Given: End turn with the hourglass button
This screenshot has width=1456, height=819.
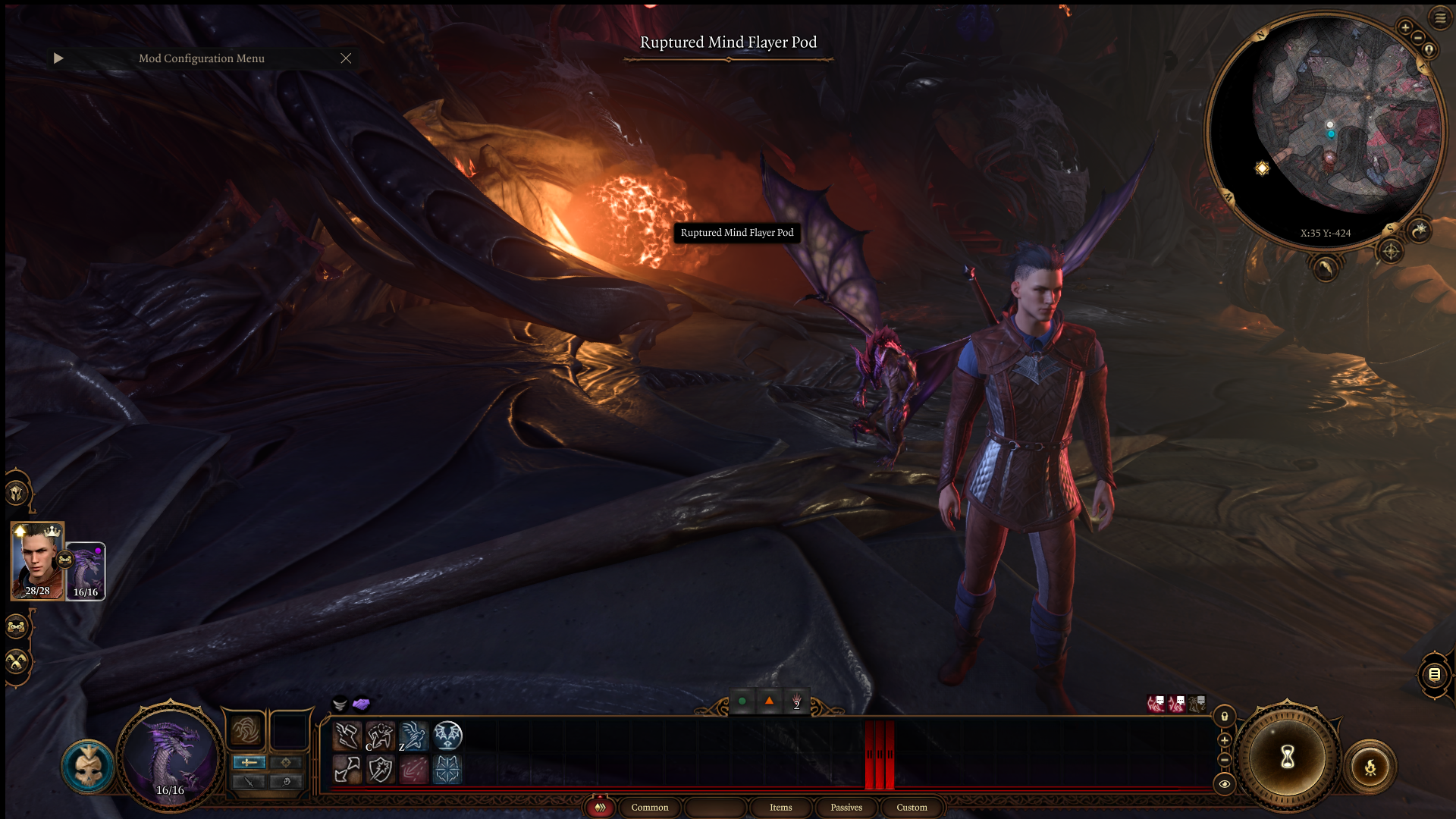Looking at the screenshot, I should pyautogui.click(x=1288, y=757).
